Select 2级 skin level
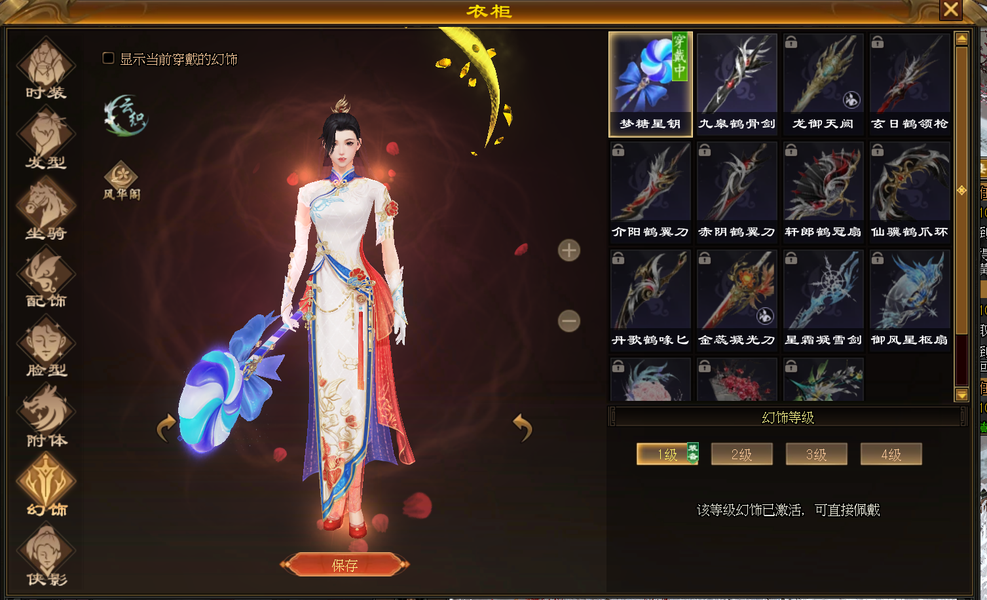Viewport: 987px width, 600px height. point(741,455)
